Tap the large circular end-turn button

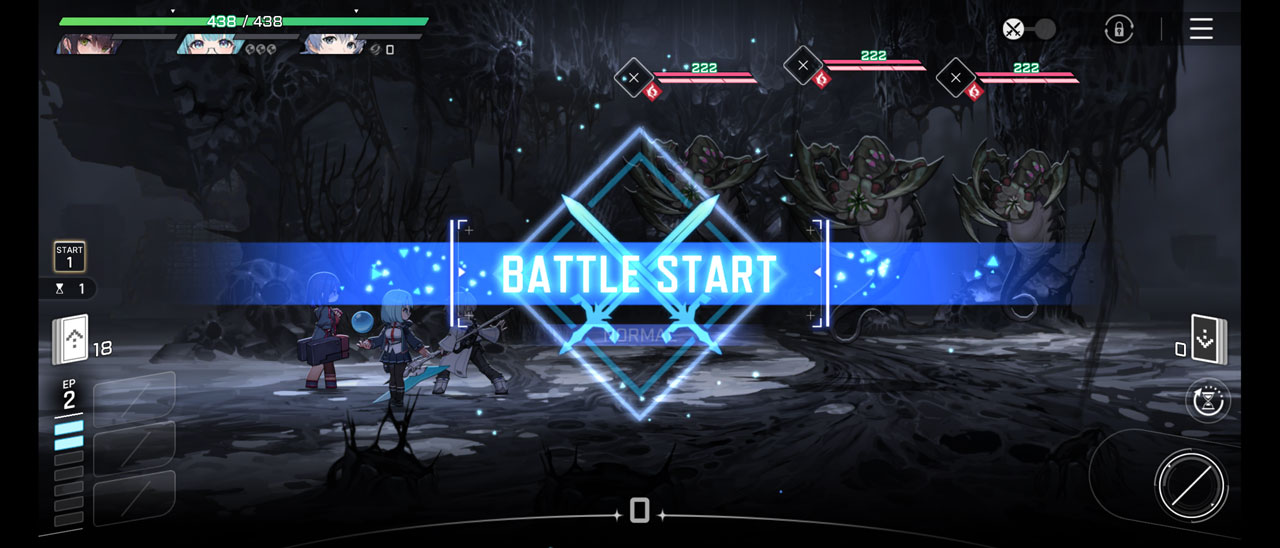pos(1190,487)
